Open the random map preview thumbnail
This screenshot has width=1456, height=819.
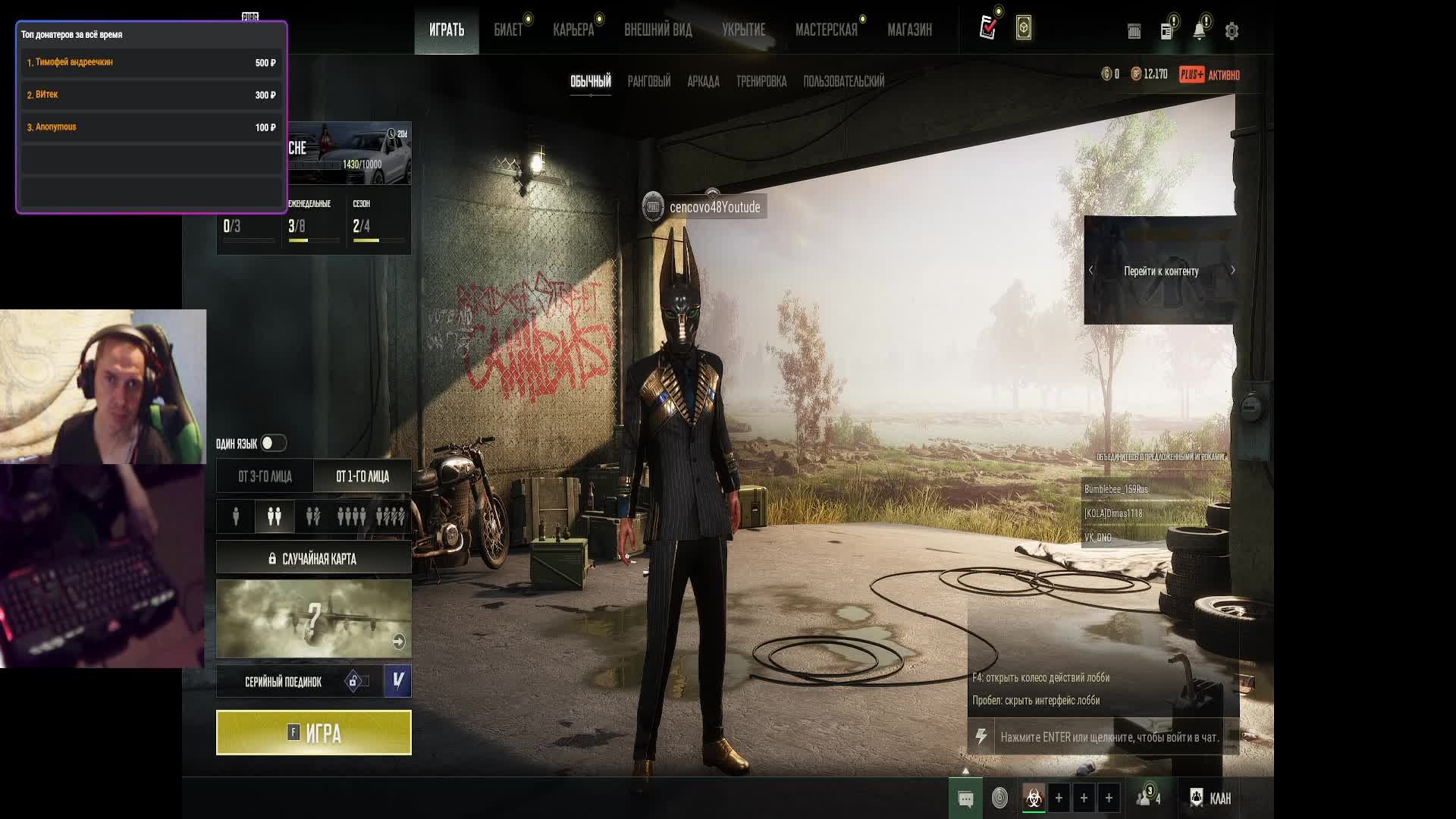click(x=313, y=619)
